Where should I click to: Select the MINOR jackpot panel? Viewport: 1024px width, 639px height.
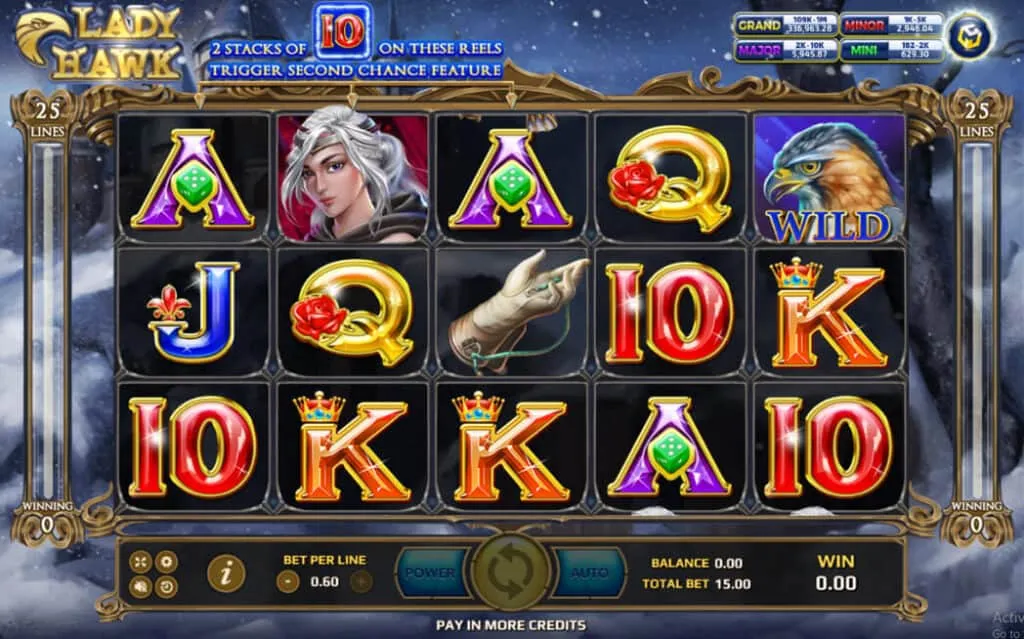pos(892,25)
